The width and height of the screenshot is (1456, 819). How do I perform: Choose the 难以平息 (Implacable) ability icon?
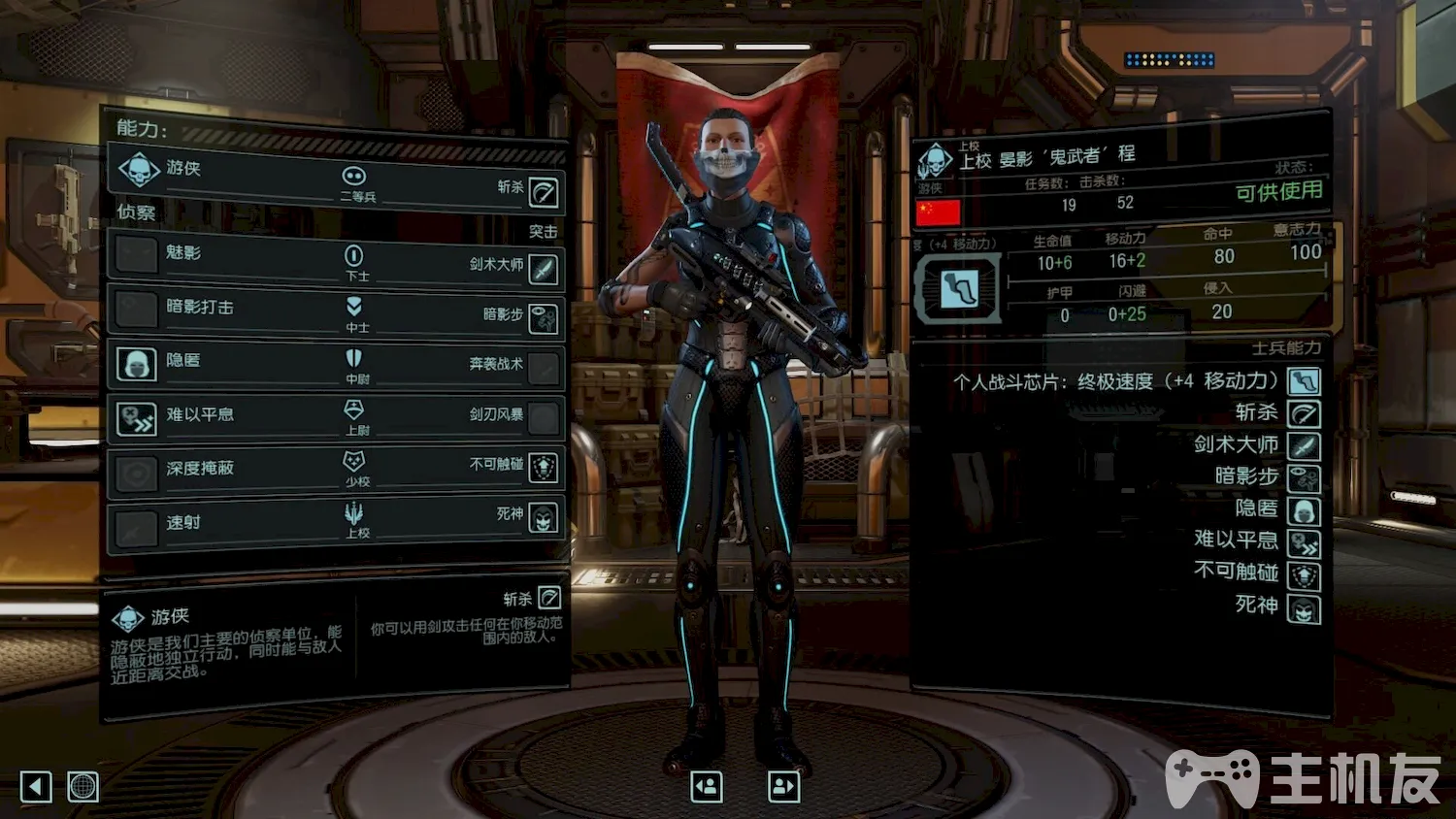point(137,418)
